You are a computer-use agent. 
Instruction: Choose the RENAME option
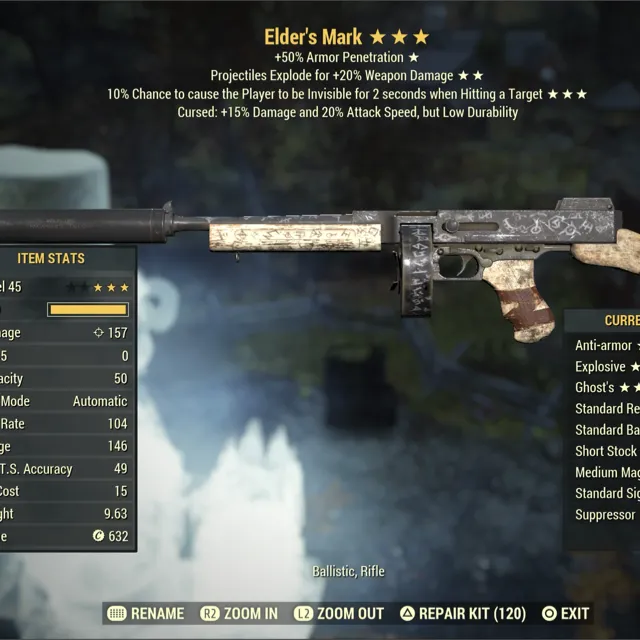[146, 613]
